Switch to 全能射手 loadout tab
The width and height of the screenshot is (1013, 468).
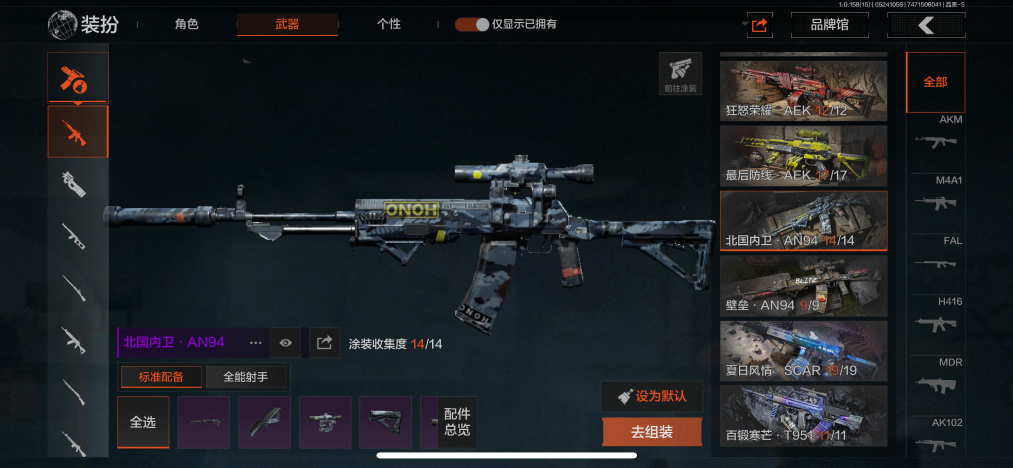click(x=248, y=377)
